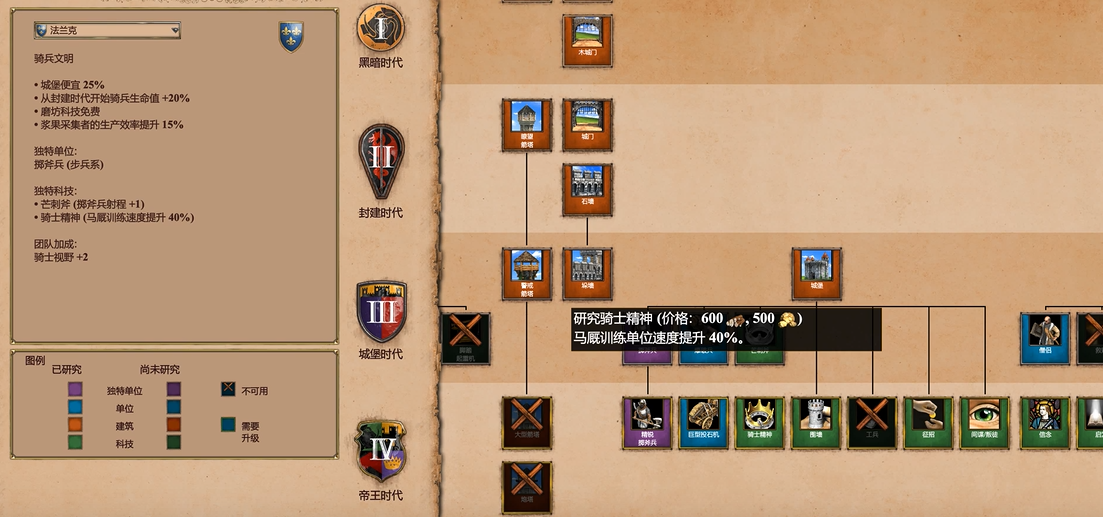Click the 骑士精神 crown technology node
The height and width of the screenshot is (517, 1103).
(760, 422)
